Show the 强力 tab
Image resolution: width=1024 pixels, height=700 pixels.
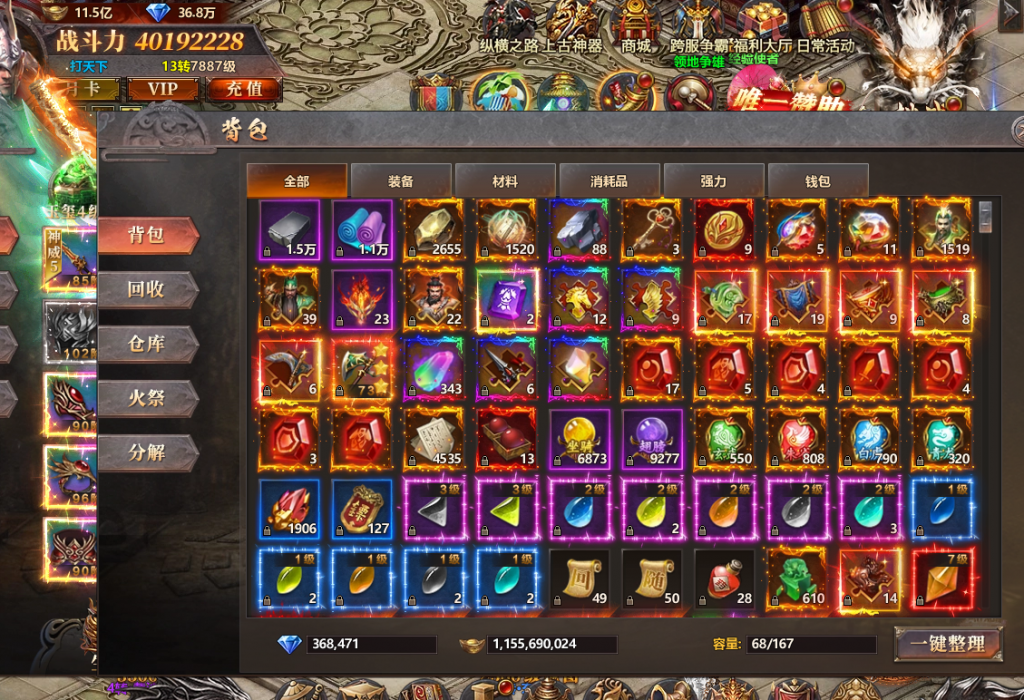(713, 181)
